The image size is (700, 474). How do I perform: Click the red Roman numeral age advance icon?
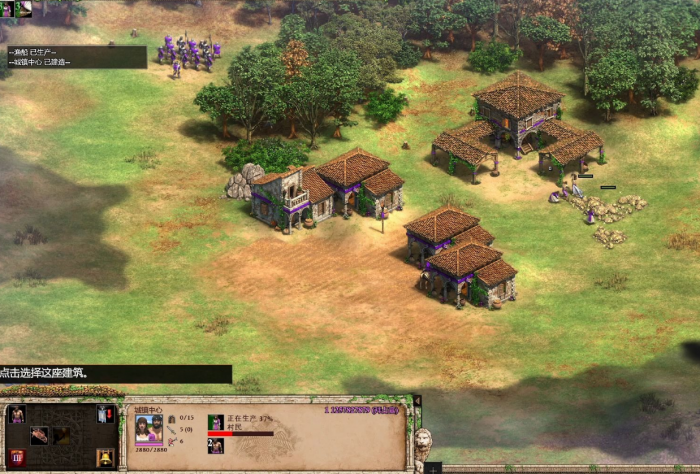coord(17,458)
